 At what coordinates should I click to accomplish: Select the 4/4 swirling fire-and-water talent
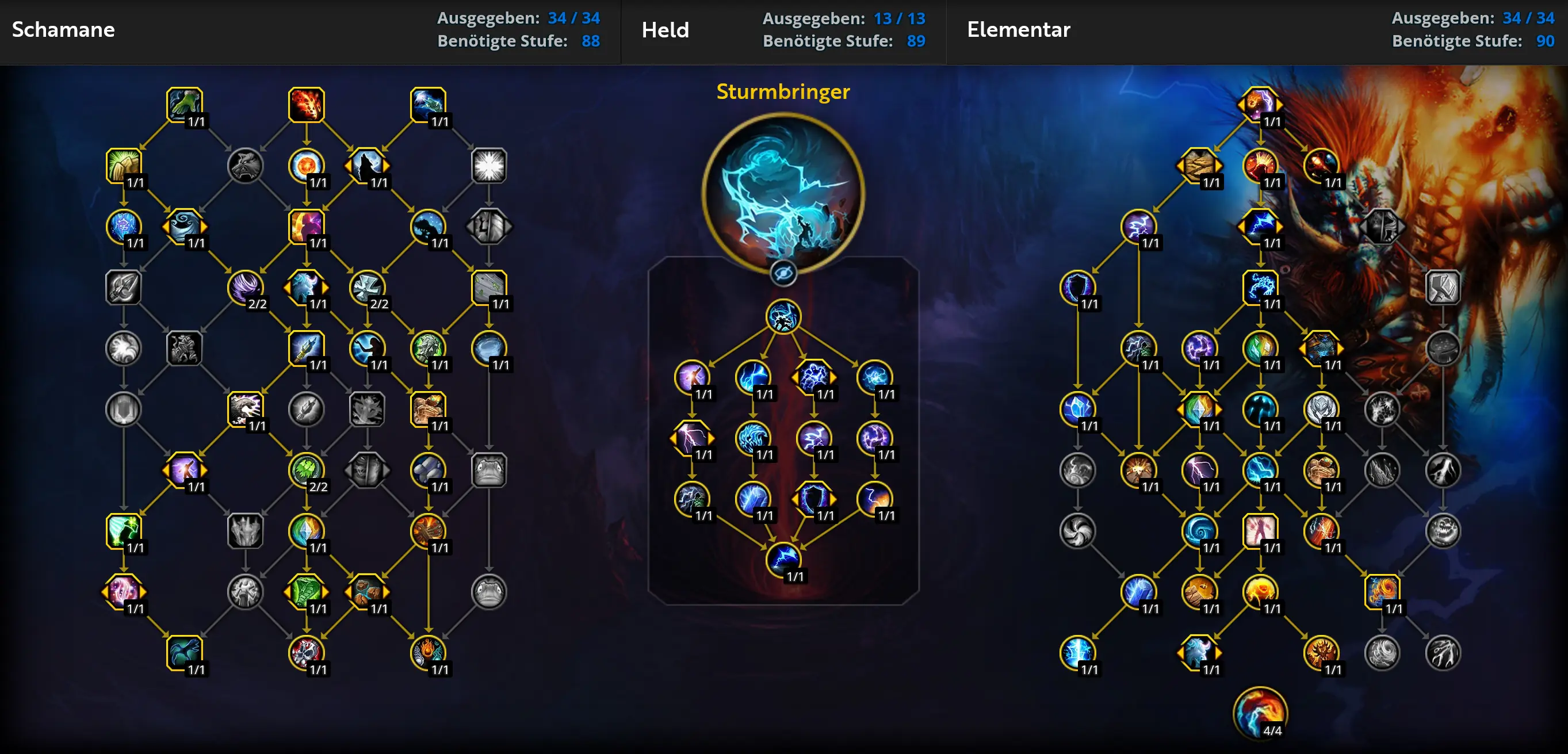(x=1259, y=713)
